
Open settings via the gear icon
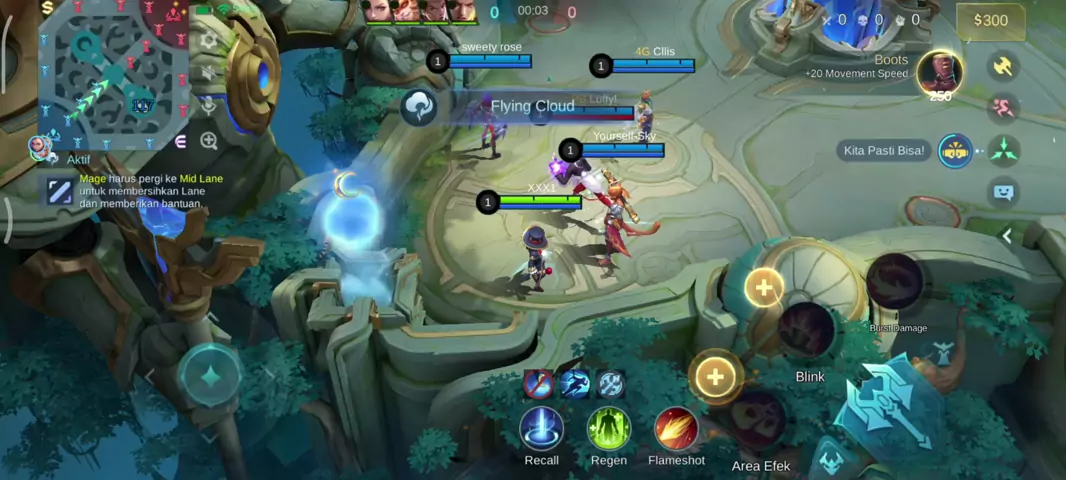[208, 41]
